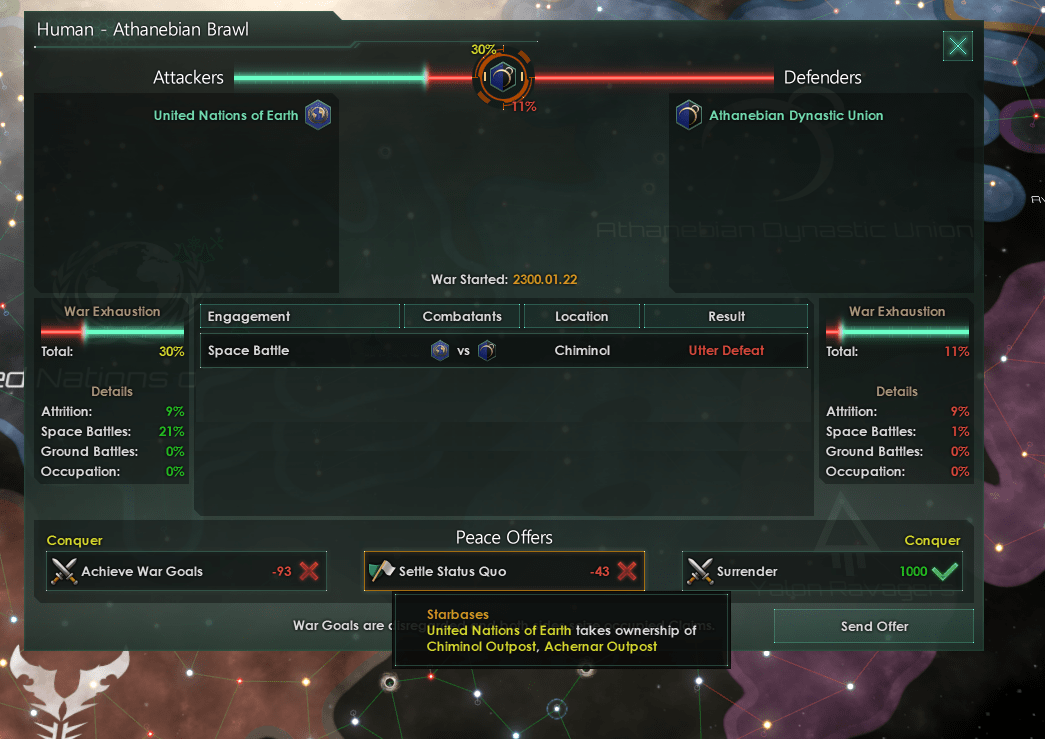Send the selected peace offer
The image size is (1045, 739).
pos(873,626)
